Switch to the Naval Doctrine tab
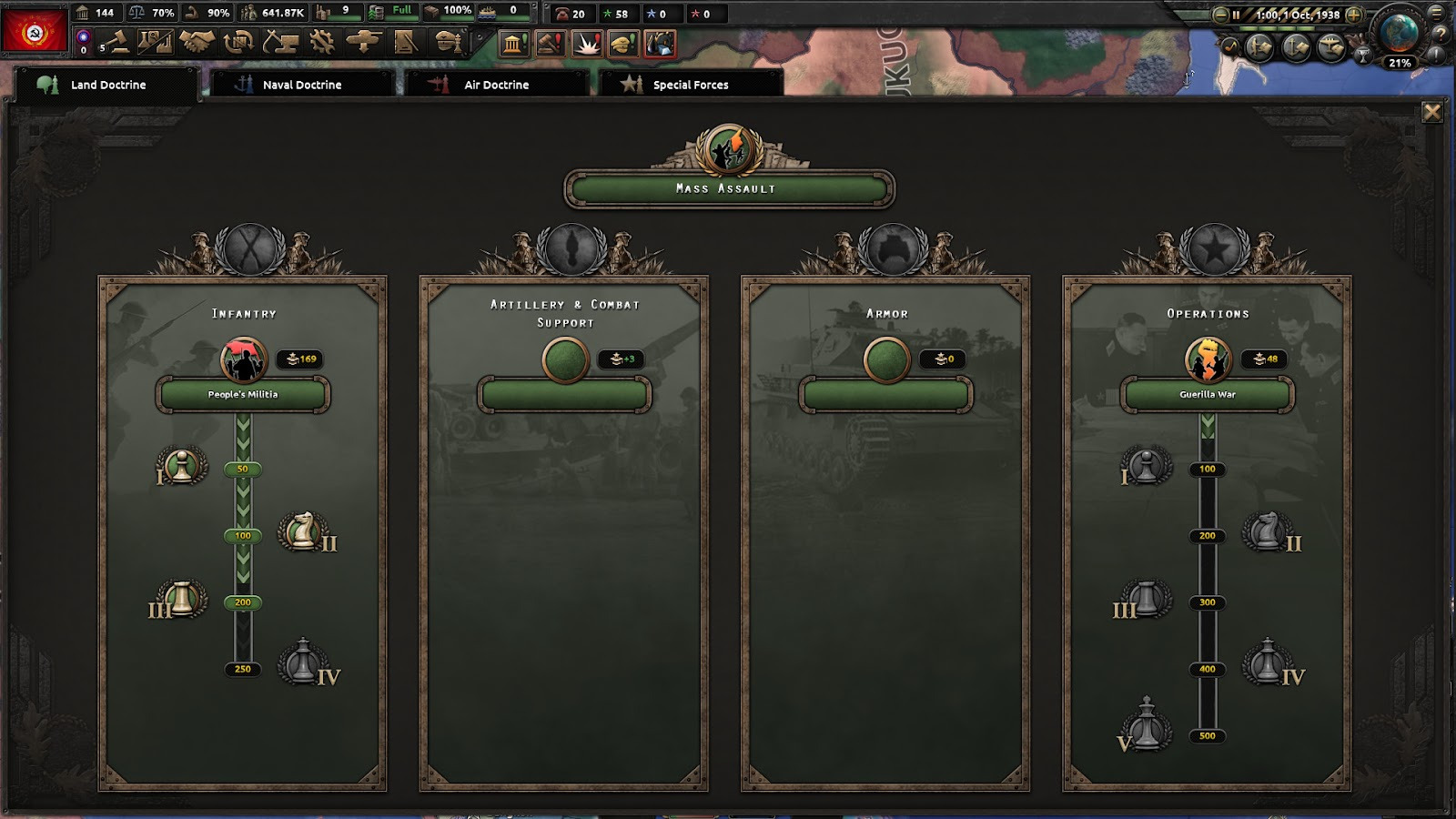This screenshot has width=1456, height=819. pos(301,85)
